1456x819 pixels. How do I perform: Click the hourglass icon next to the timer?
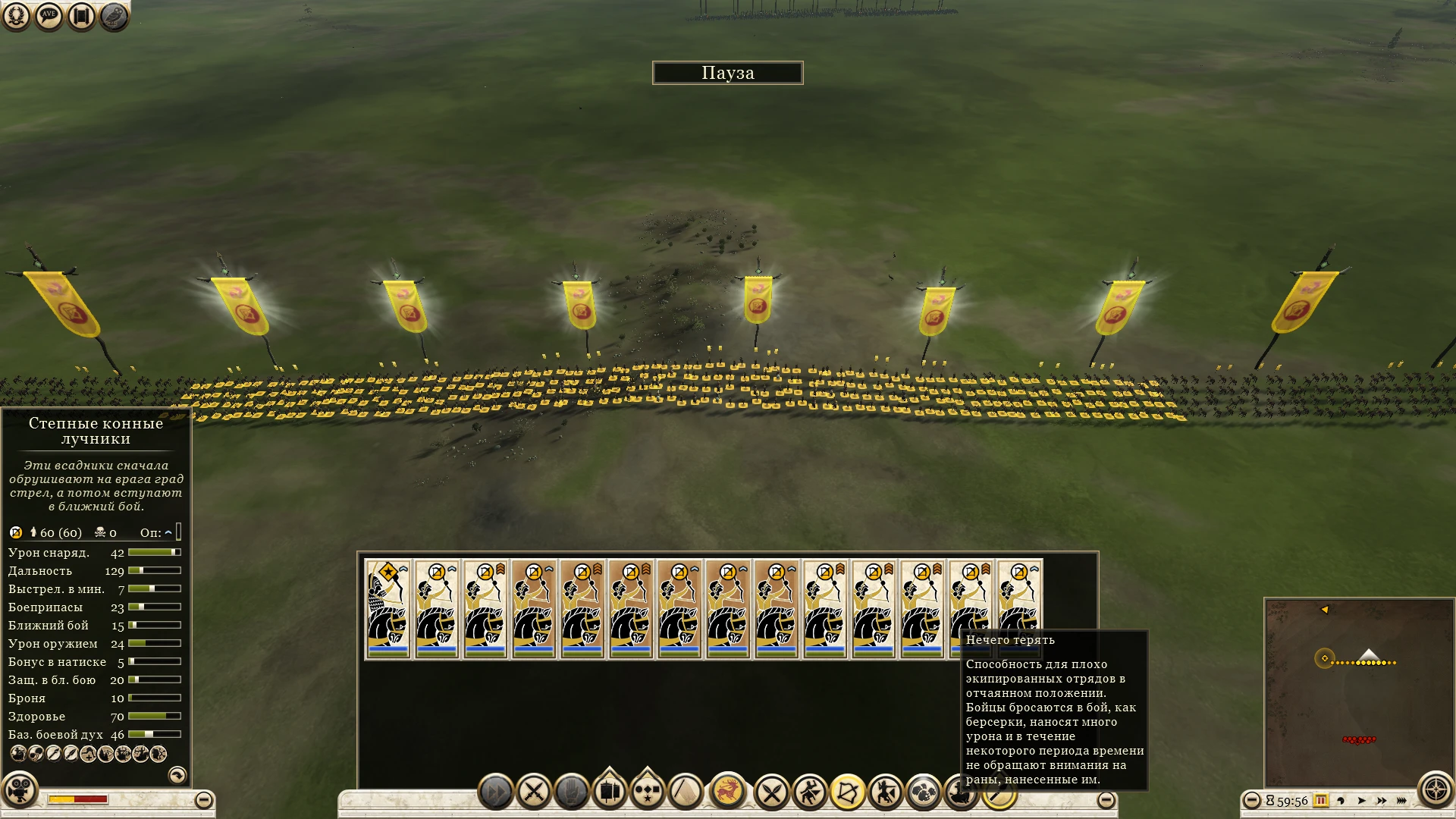coord(1269,801)
